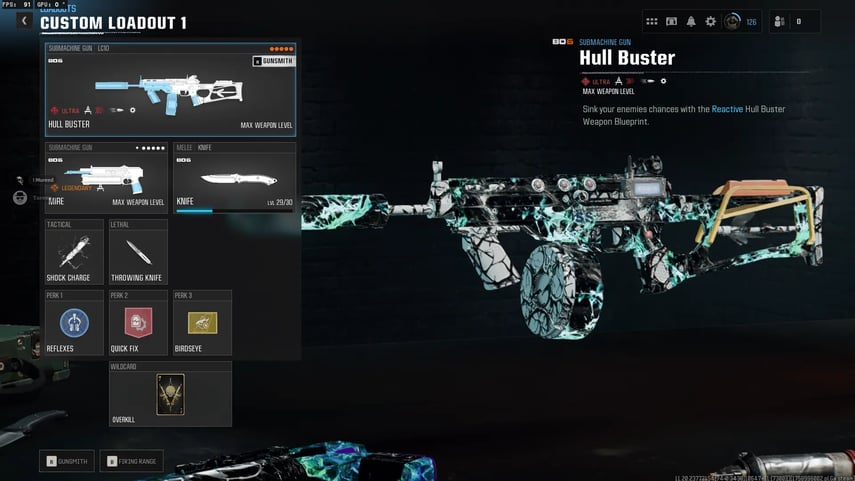Click the Reactive link in the blueprint description
The image size is (855, 481).
pyautogui.click(x=727, y=109)
